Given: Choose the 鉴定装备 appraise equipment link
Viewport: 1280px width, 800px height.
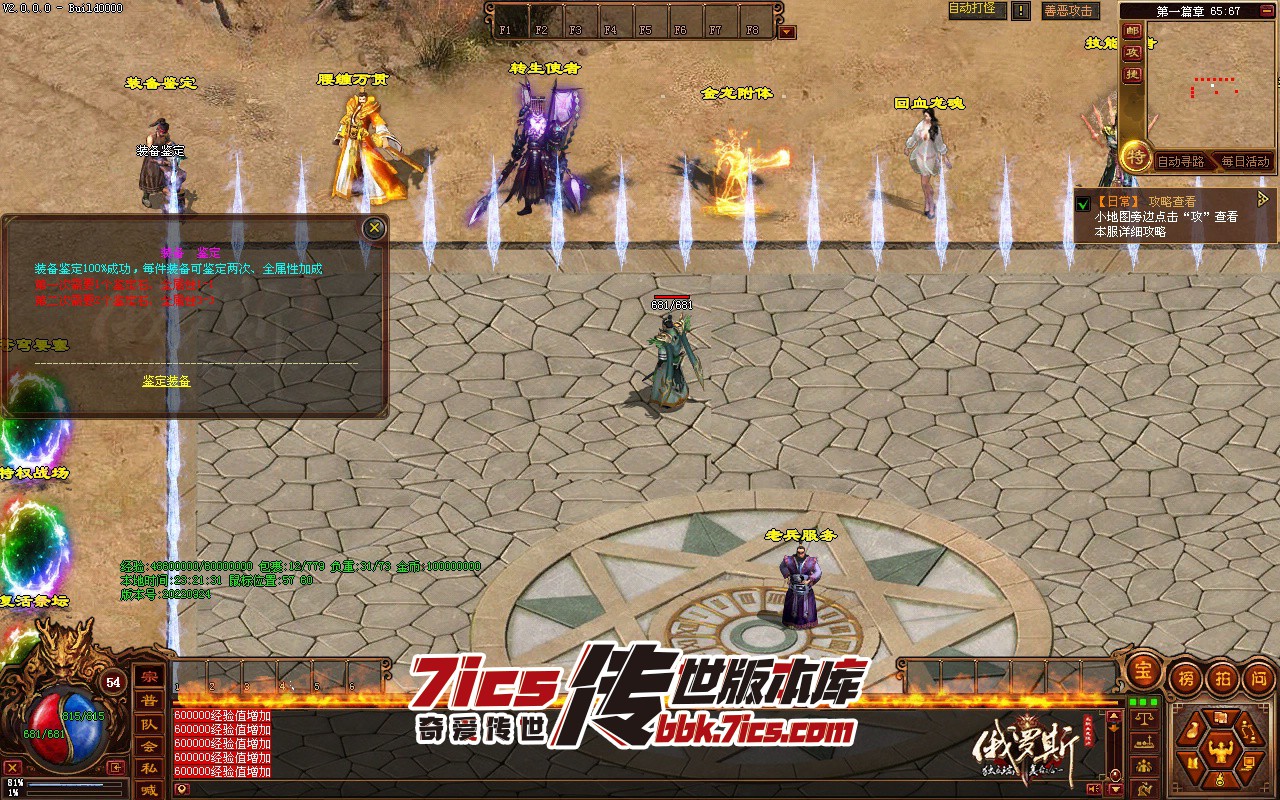Looking at the screenshot, I should pos(166,381).
